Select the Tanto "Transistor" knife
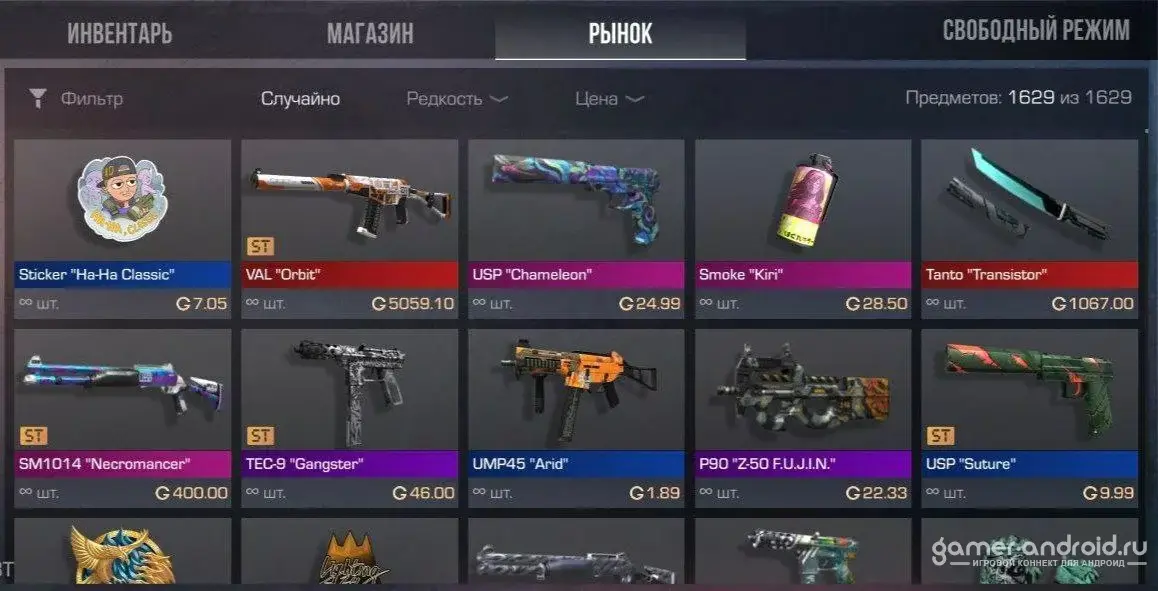The image size is (1158, 591). pos(1029,228)
